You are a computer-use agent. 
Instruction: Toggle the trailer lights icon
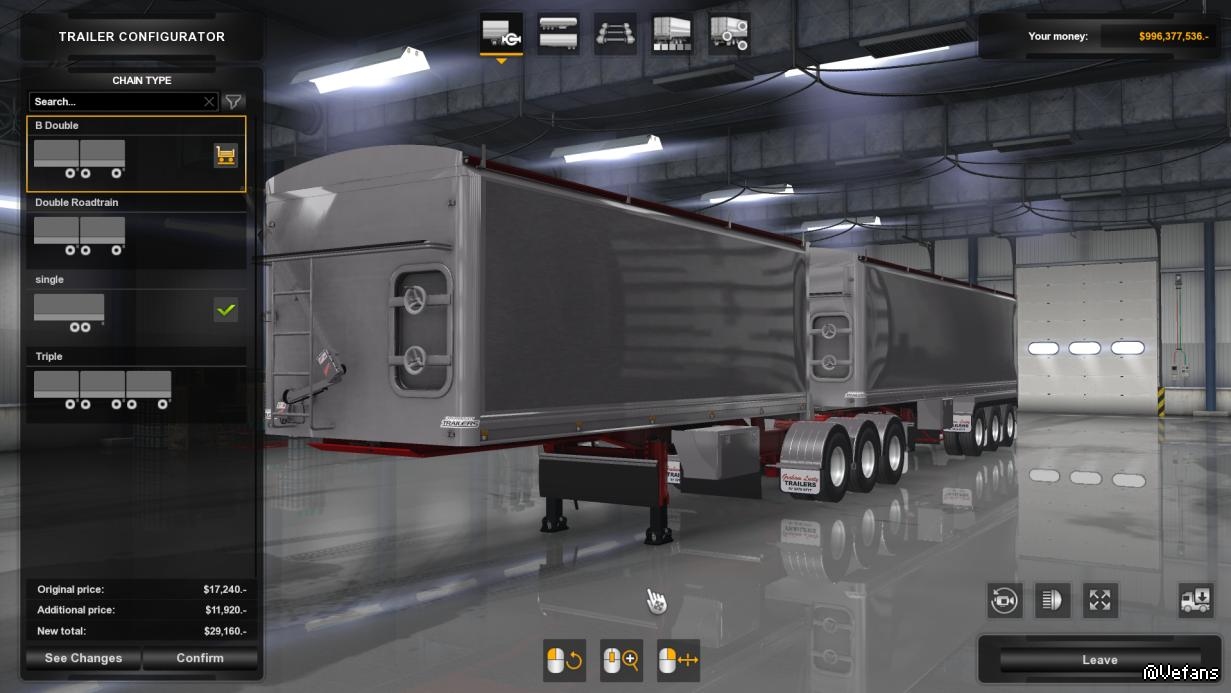(x=1052, y=600)
